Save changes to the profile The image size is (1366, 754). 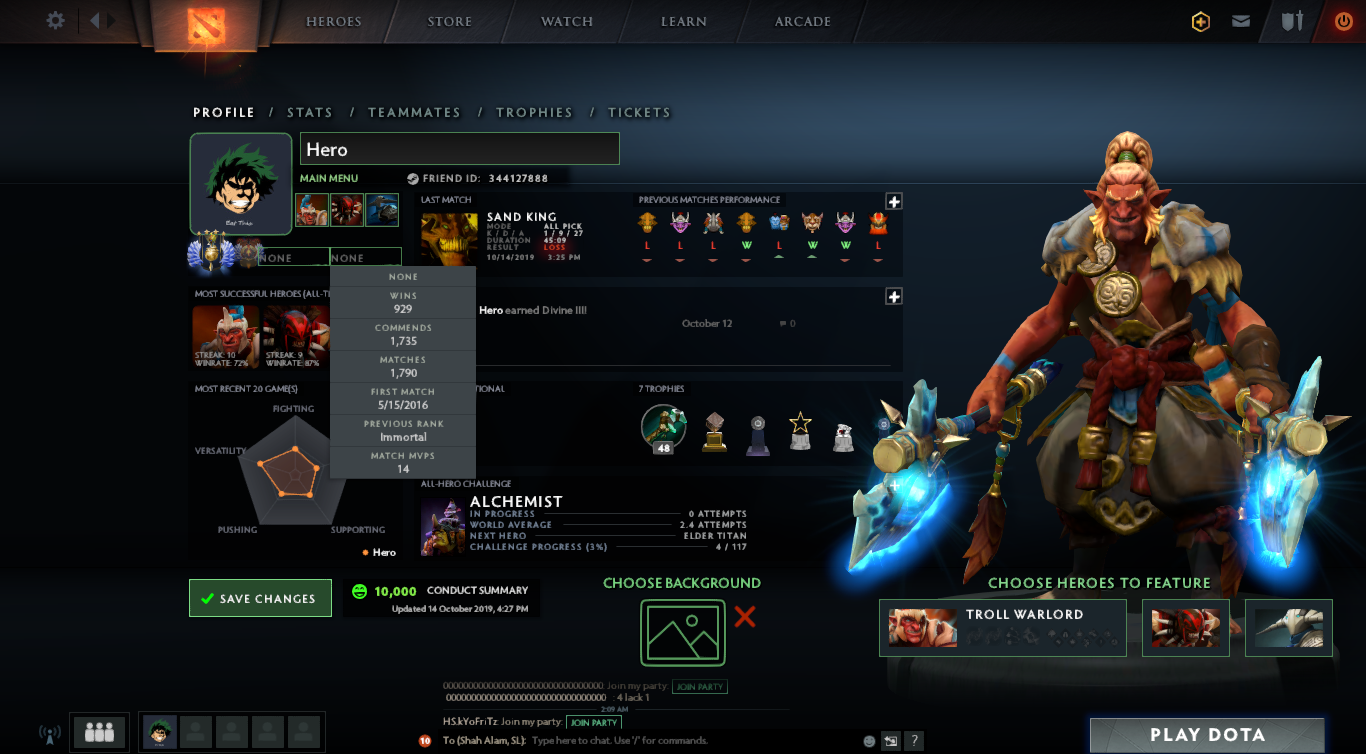[260, 598]
